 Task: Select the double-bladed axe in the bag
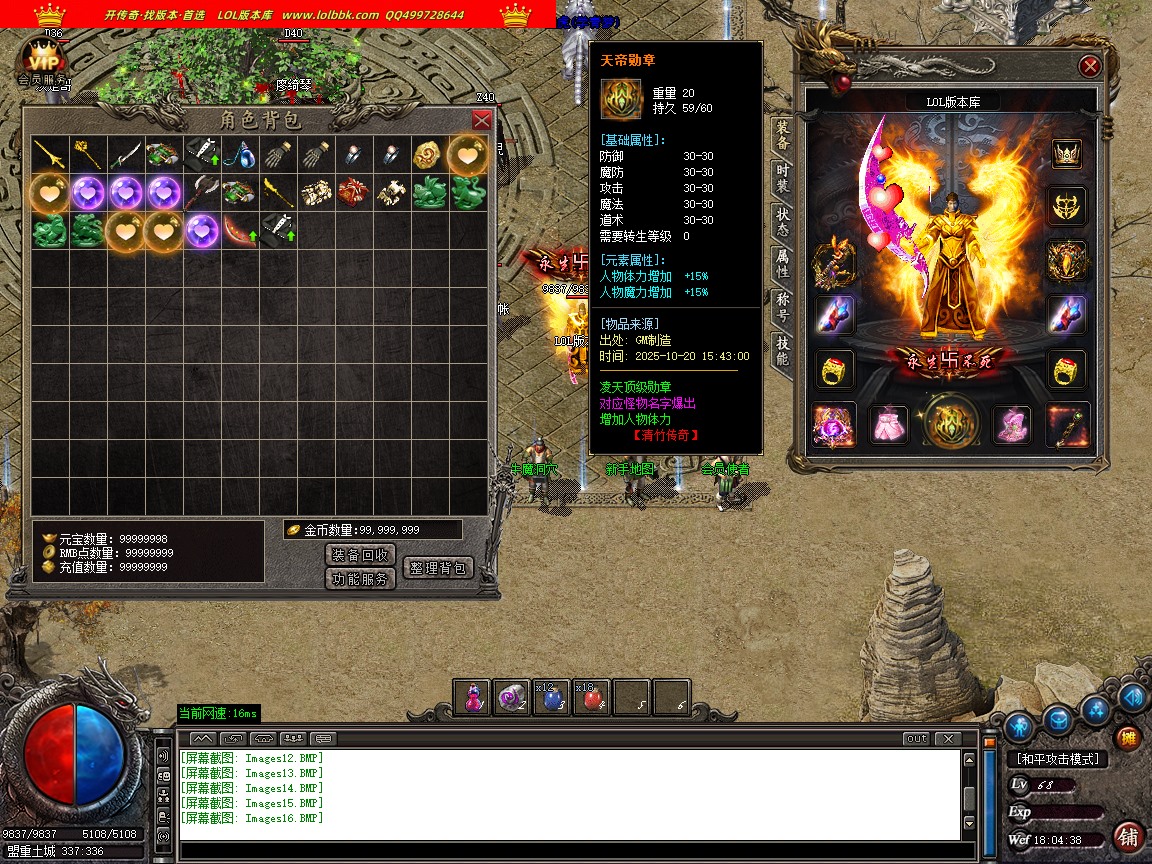202,192
